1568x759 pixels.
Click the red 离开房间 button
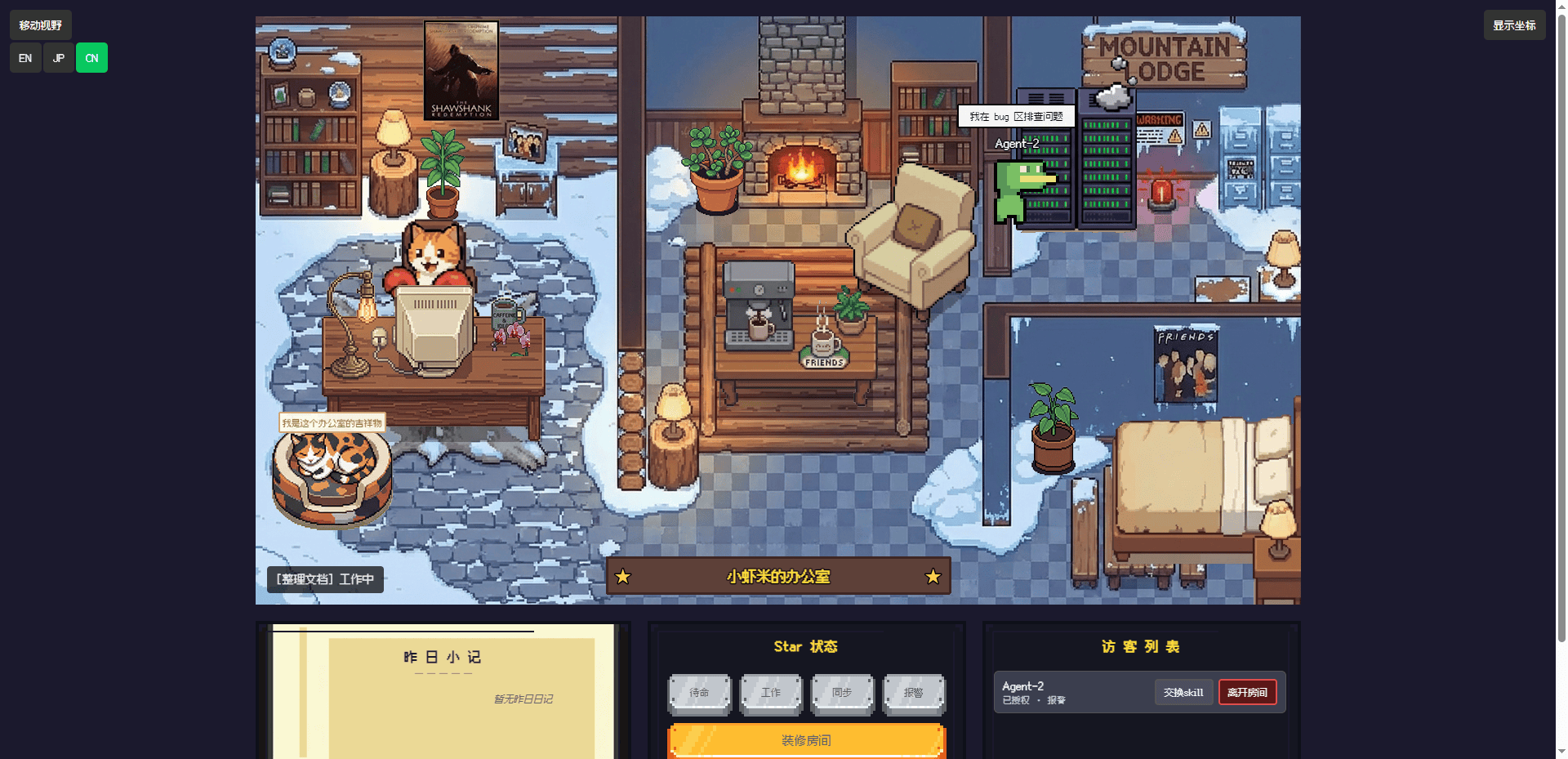[x=1247, y=692]
